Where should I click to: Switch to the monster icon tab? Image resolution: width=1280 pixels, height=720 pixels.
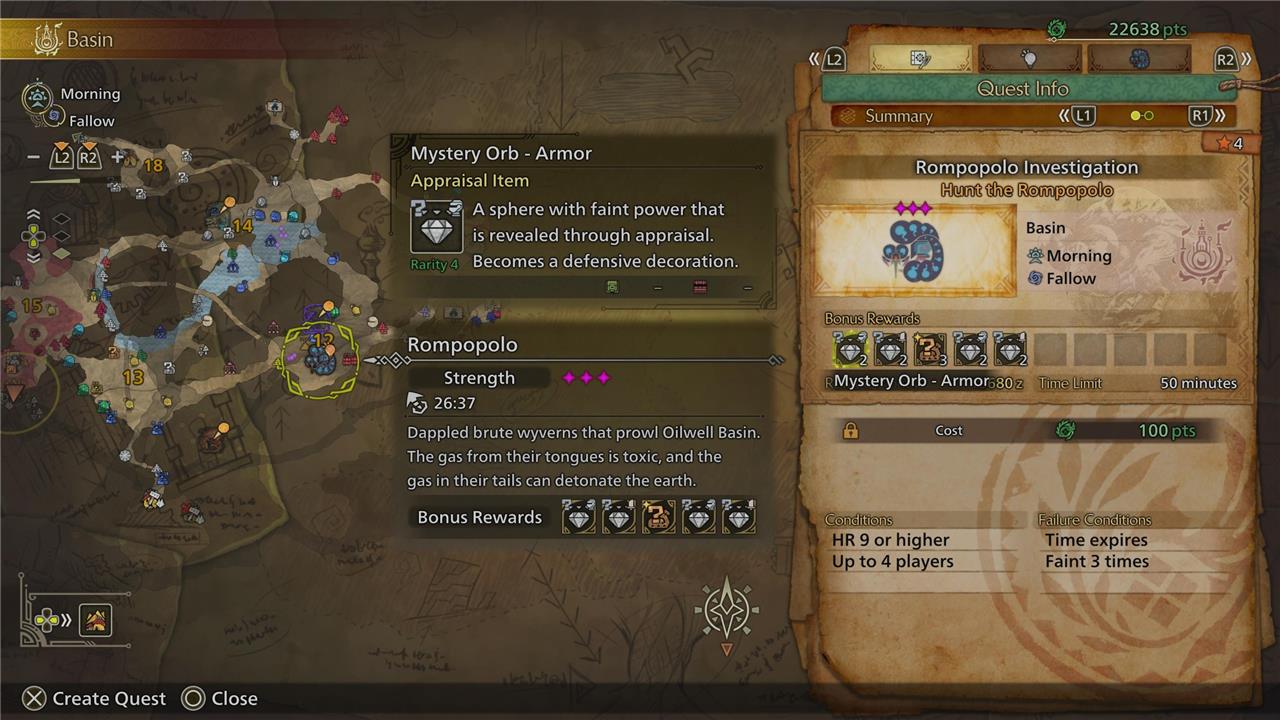(x=1138, y=59)
